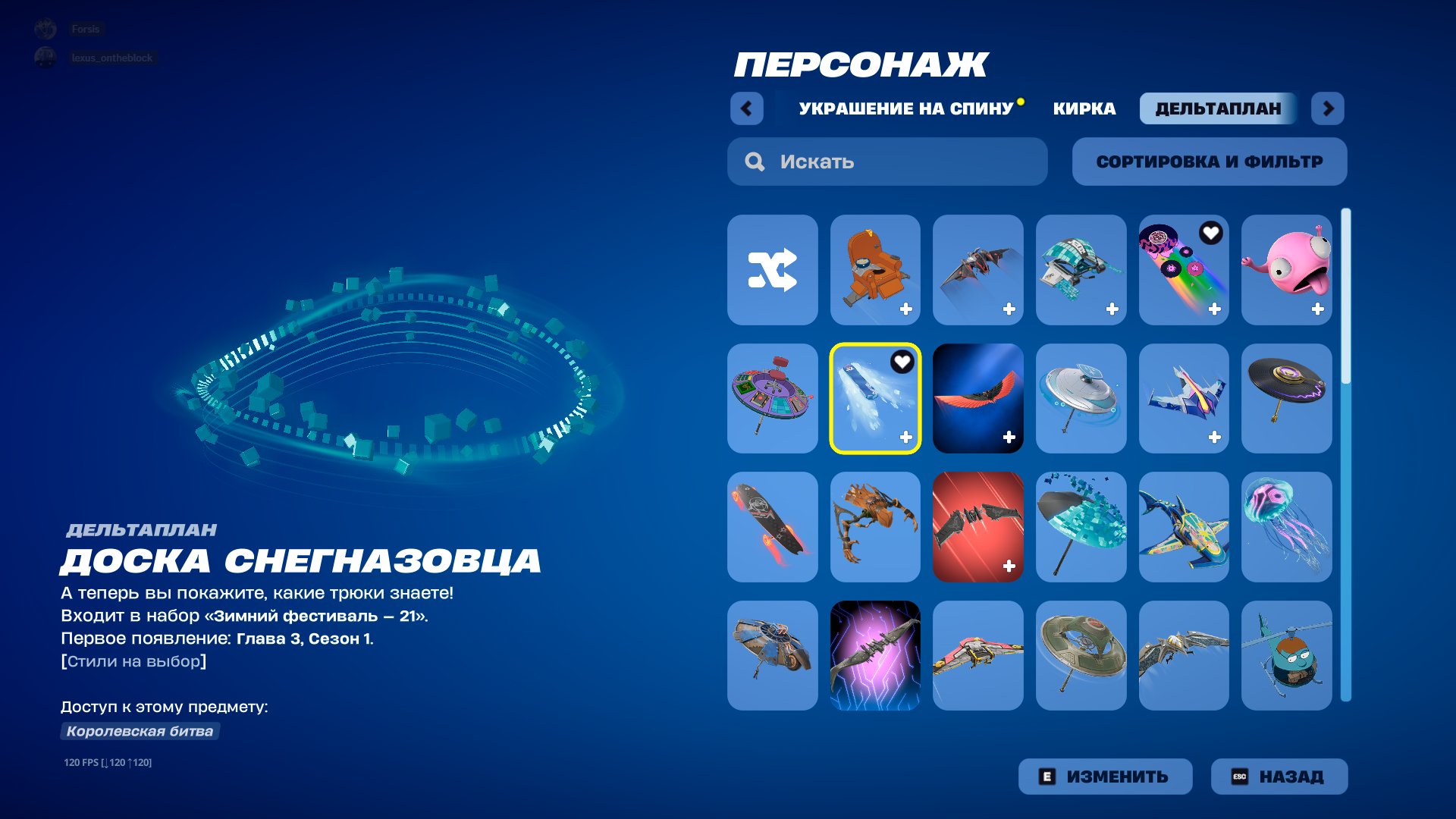Add the LEGO glider using its plus icon
The image size is (1456, 819).
[x=1111, y=308]
